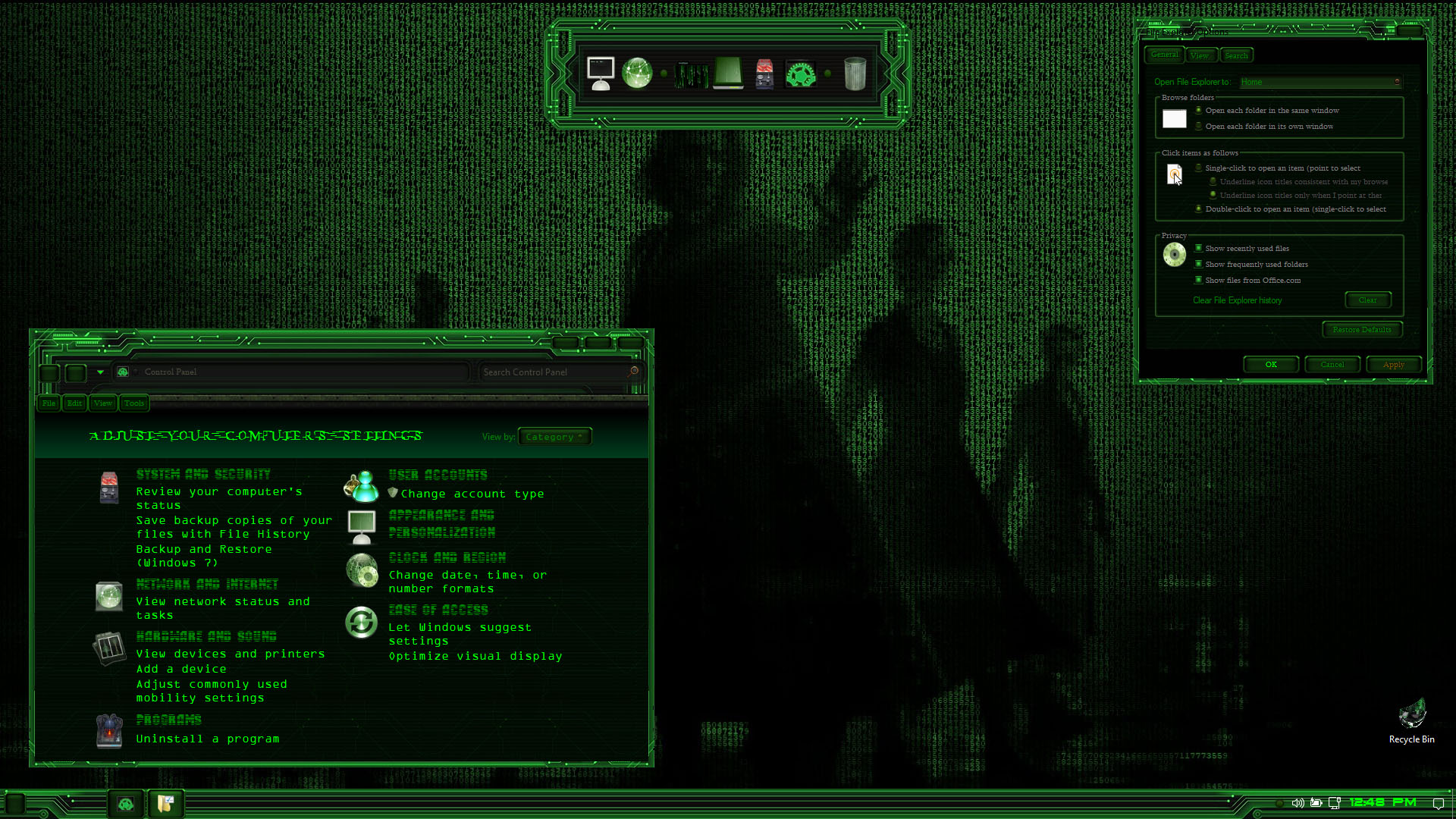Select the Hardware and Sound category
The height and width of the screenshot is (819, 1456).
click(206, 637)
